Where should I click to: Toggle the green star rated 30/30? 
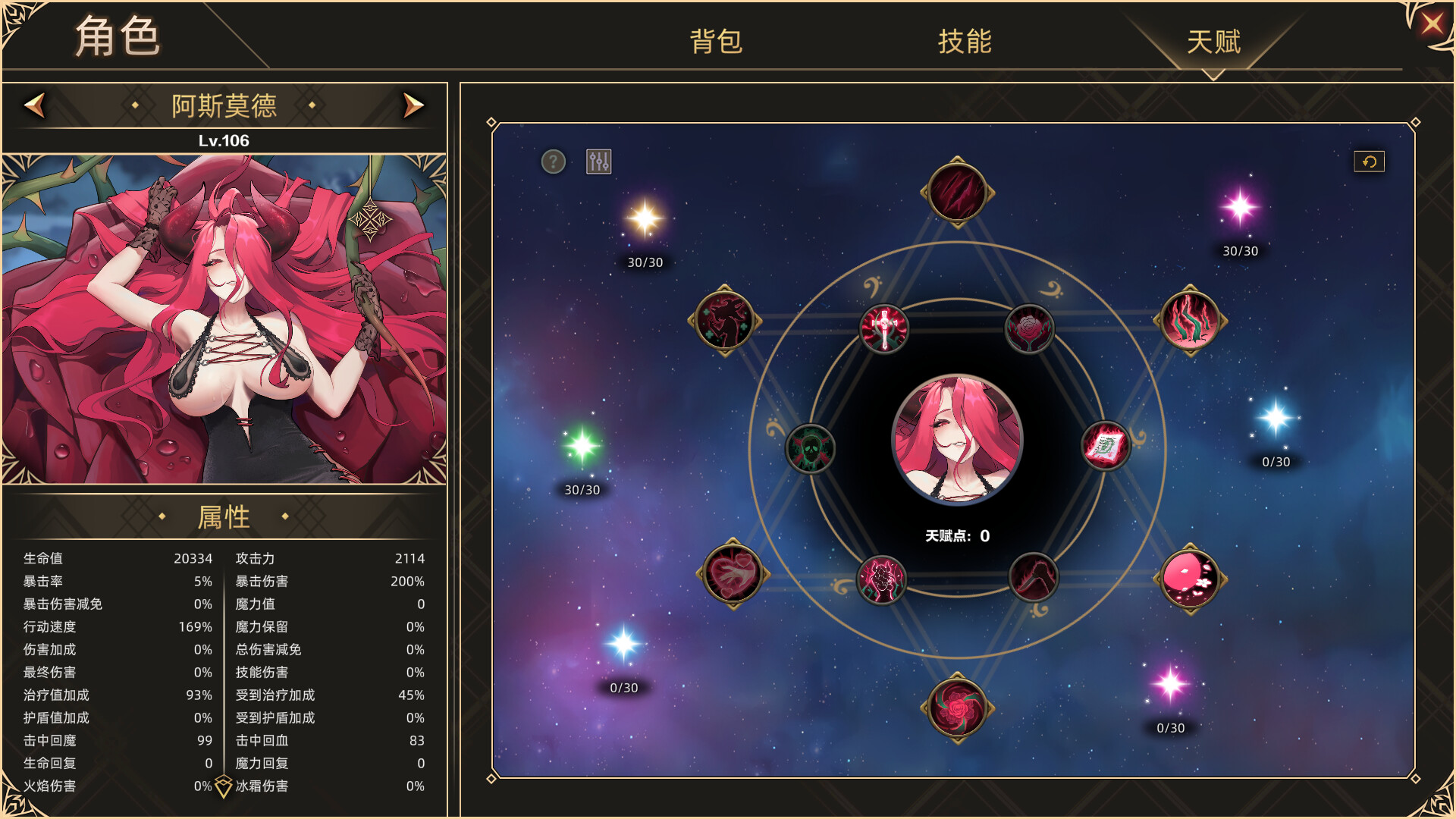584,447
